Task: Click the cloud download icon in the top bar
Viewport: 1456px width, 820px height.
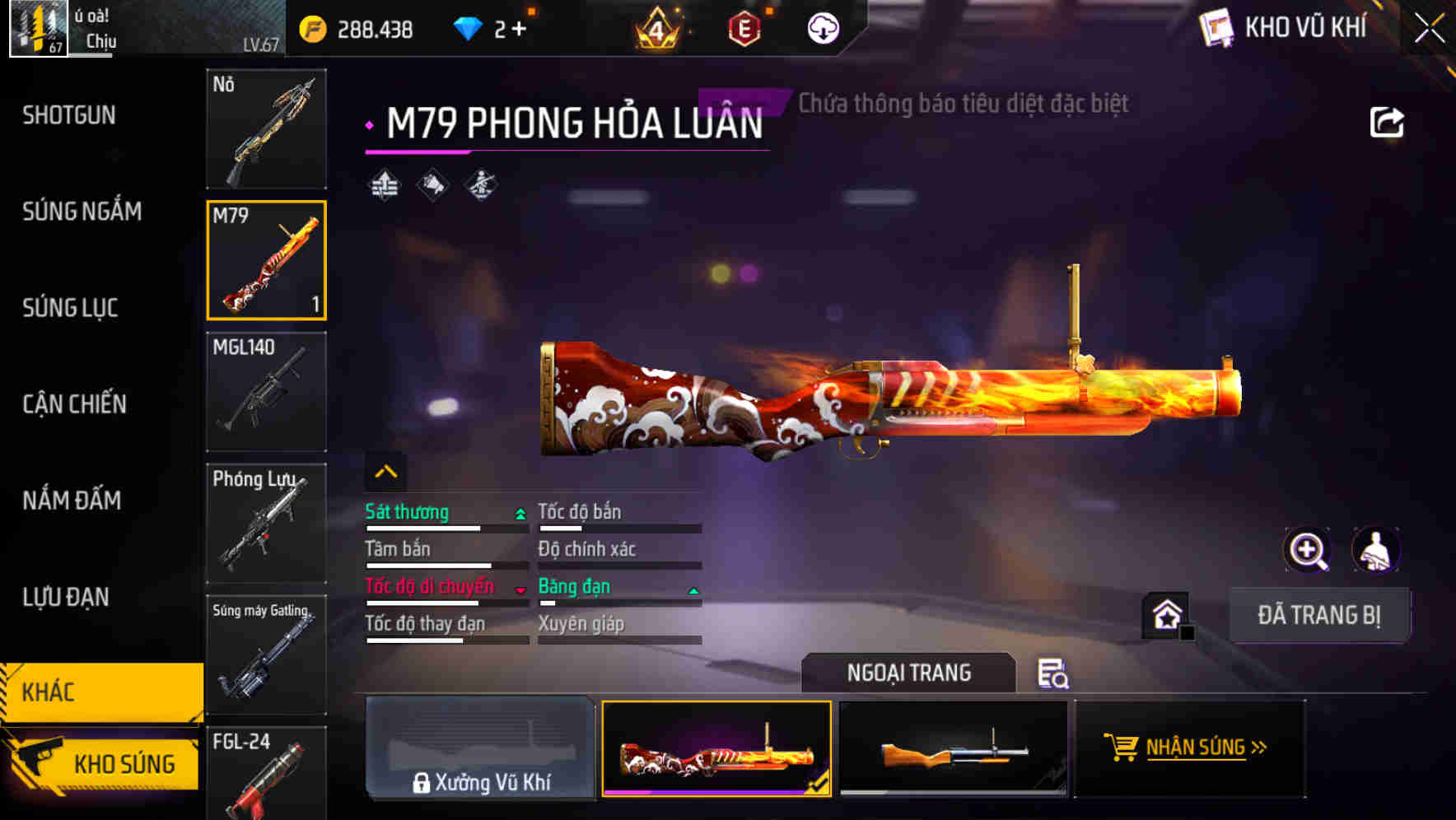Action: [822, 27]
